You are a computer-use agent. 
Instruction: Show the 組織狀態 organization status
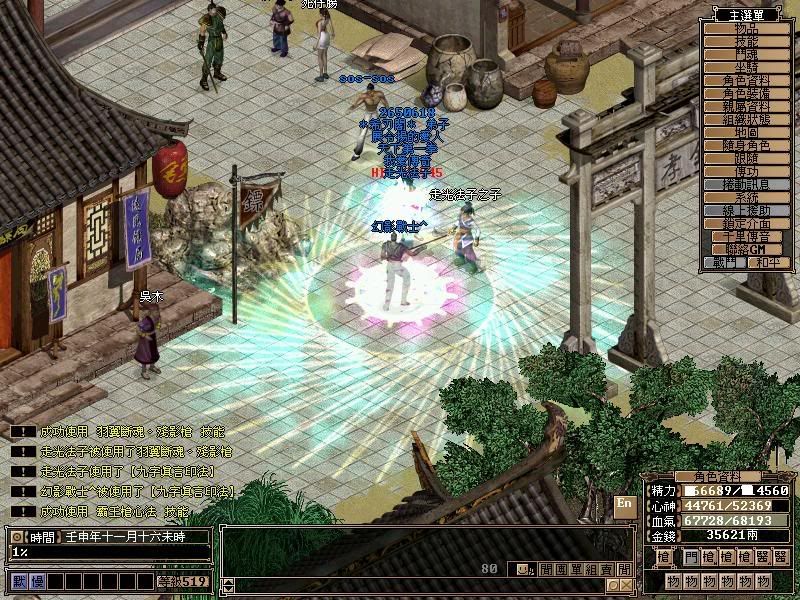point(747,120)
